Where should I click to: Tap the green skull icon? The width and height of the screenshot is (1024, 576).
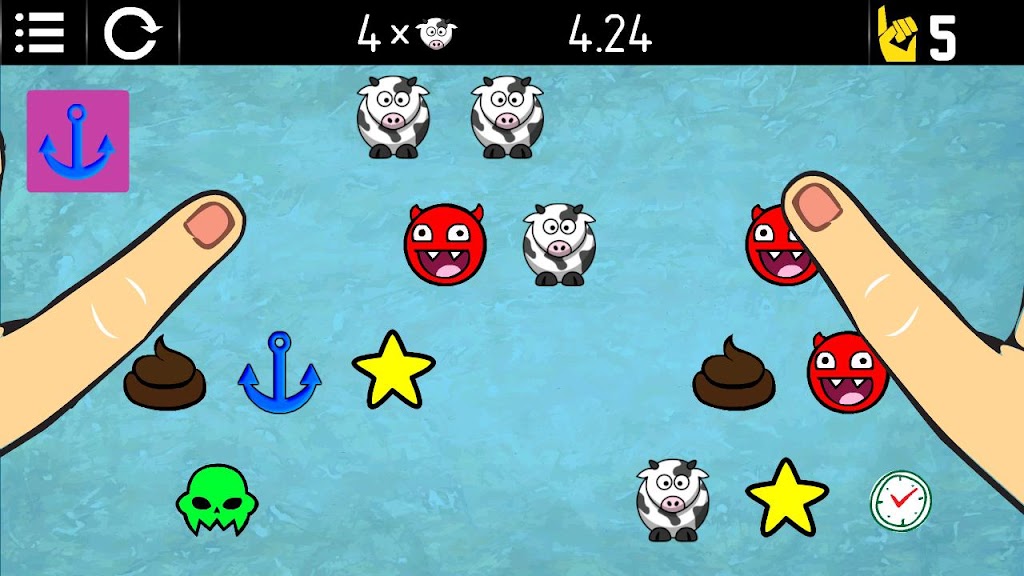click(212, 498)
